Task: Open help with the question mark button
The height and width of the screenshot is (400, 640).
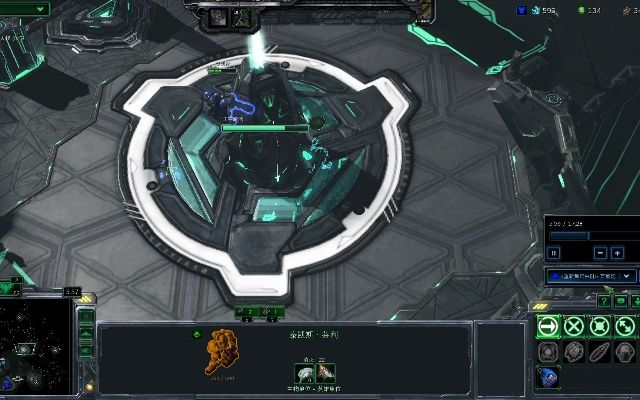Action: click(x=604, y=300)
